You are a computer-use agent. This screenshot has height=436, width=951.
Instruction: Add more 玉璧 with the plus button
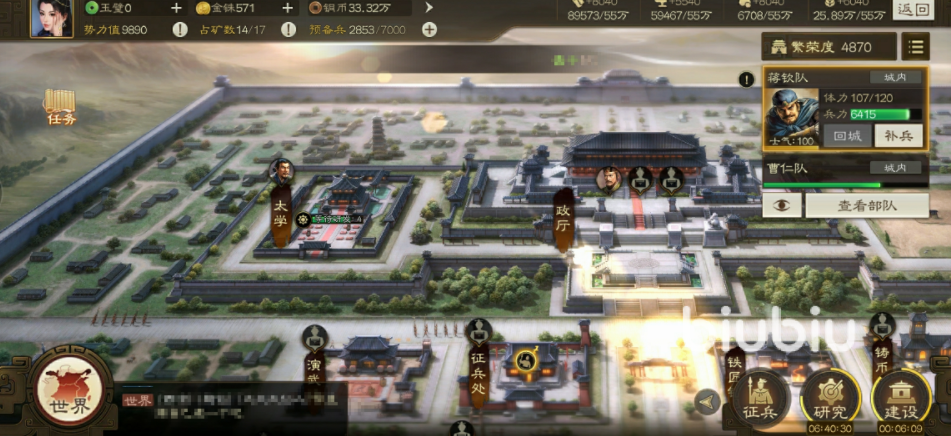coord(177,8)
